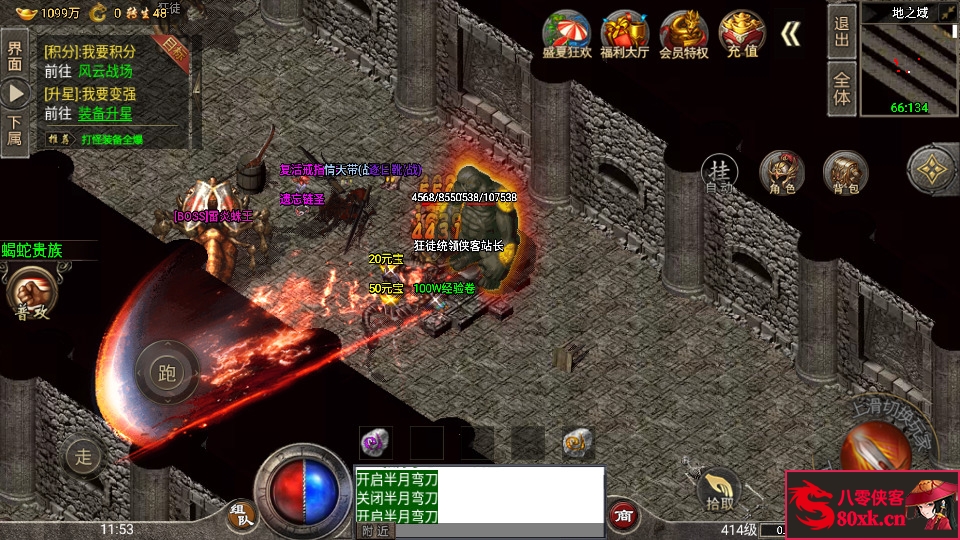The width and height of the screenshot is (960, 540).
Task: Switch to the 下属 tab
Action: tap(14, 130)
